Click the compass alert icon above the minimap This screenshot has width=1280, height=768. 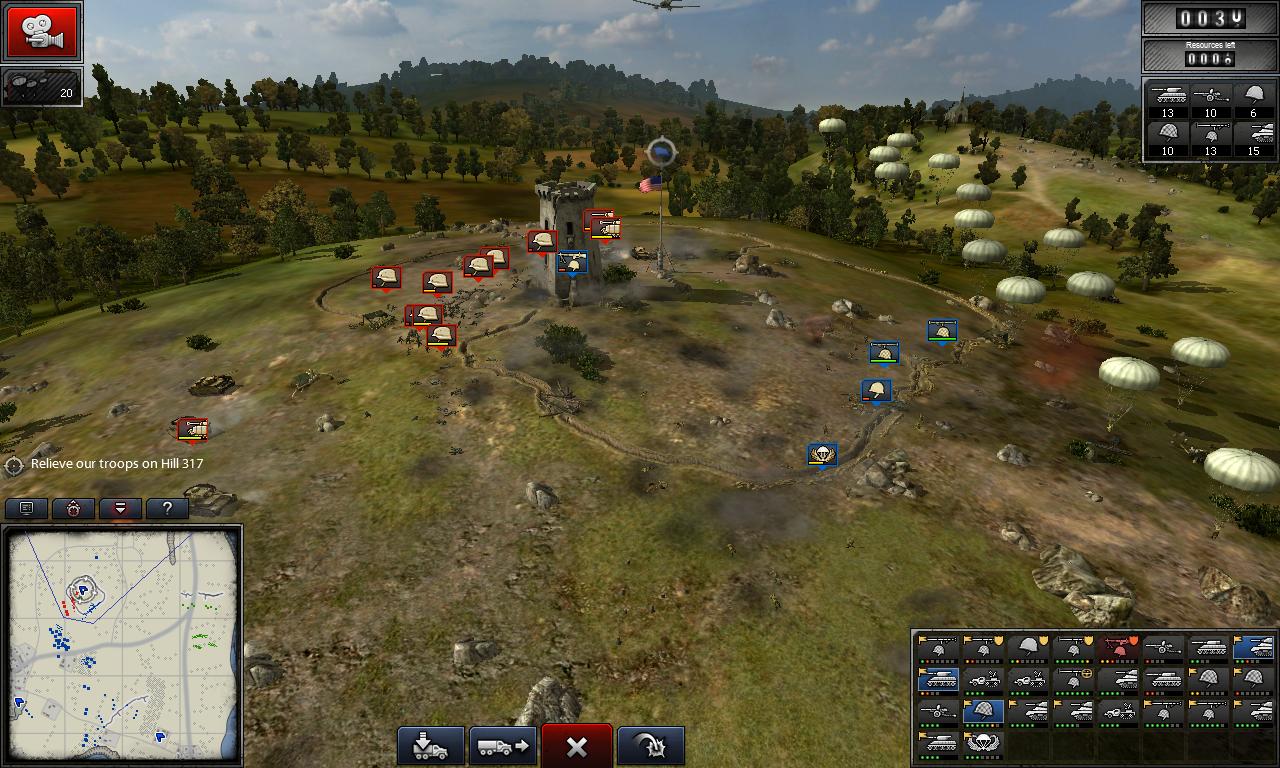(x=73, y=508)
